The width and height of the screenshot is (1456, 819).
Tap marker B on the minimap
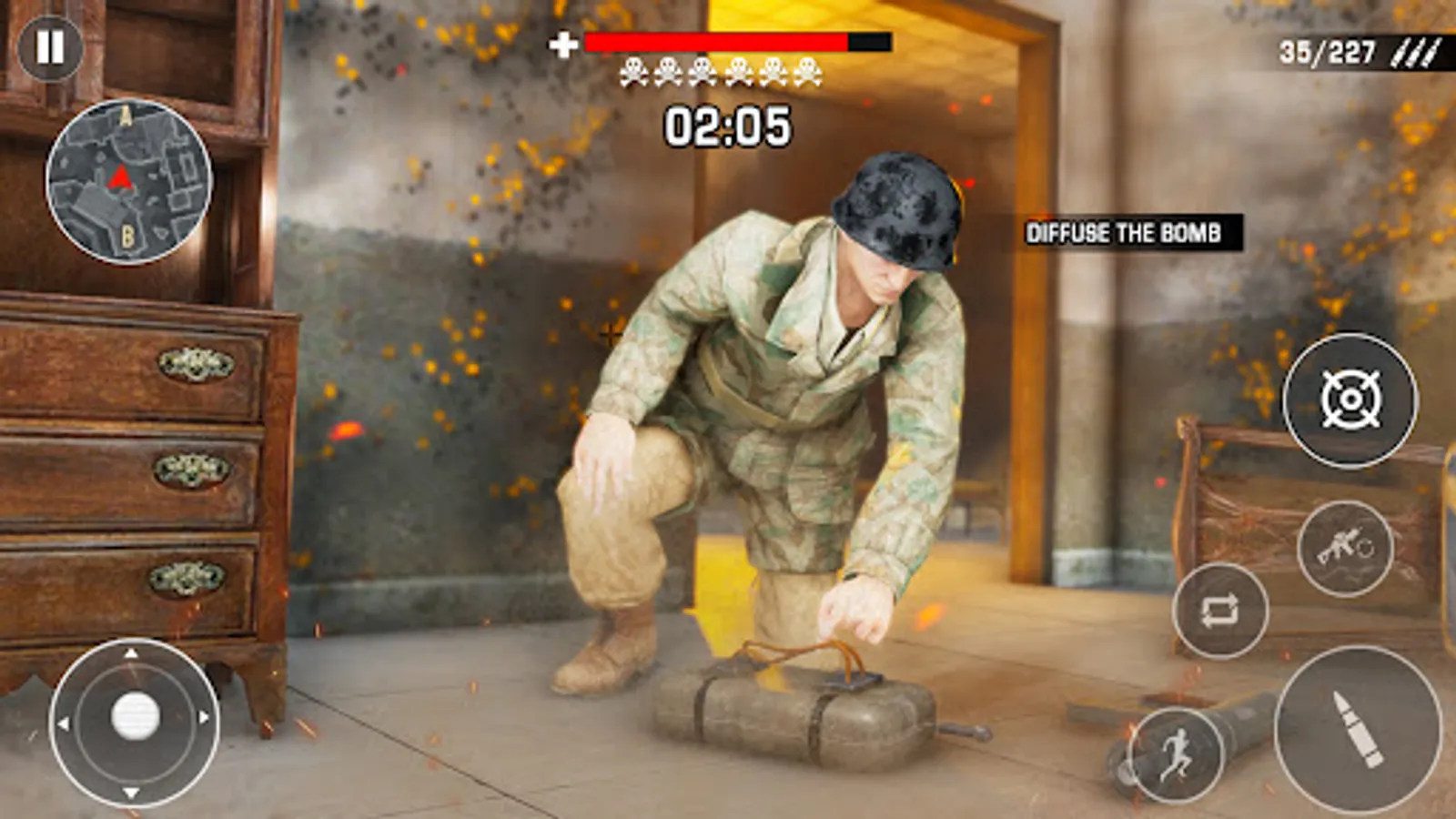[x=128, y=236]
